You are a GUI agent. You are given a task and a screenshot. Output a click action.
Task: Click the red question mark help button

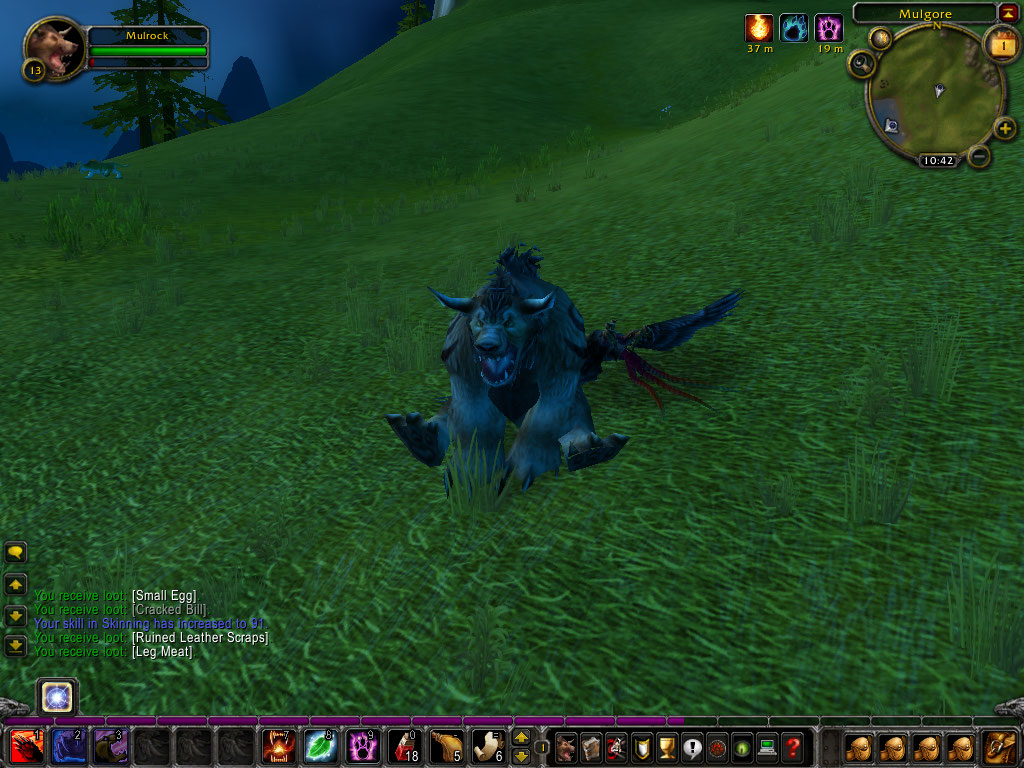tap(792, 747)
